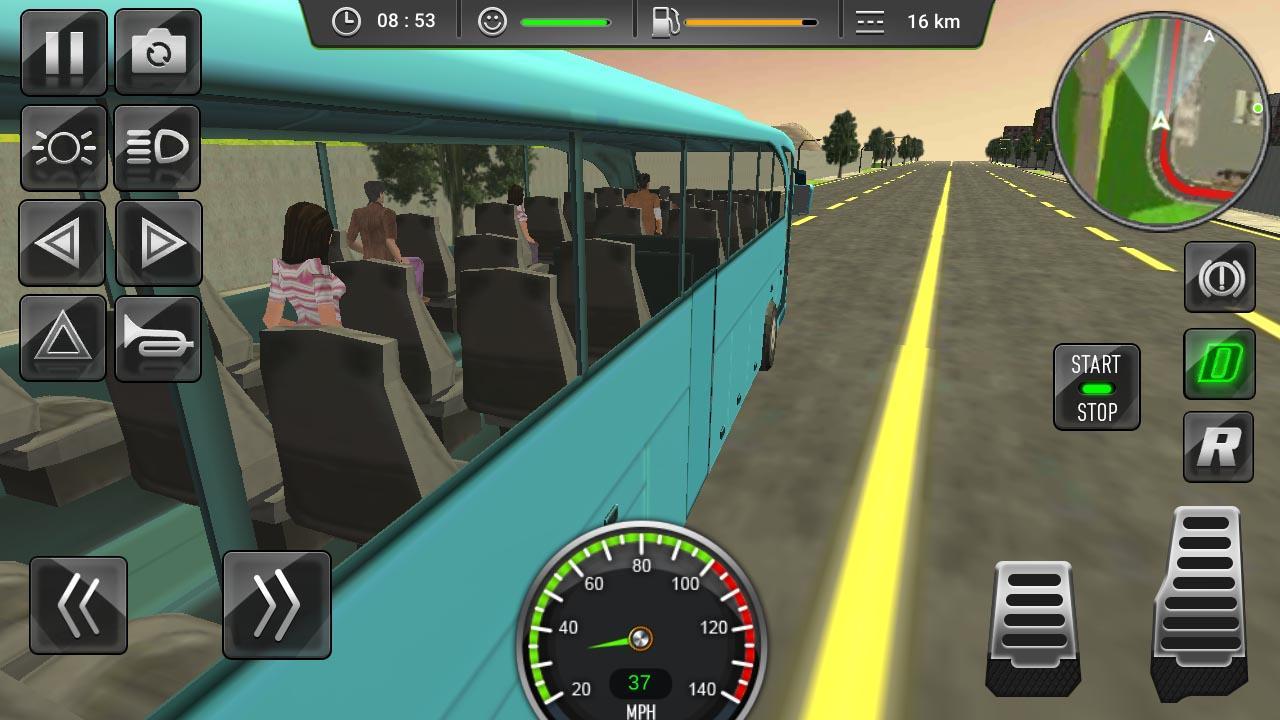This screenshot has height=720, width=1280.
Task: Sound the bus horn
Action: click(158, 338)
